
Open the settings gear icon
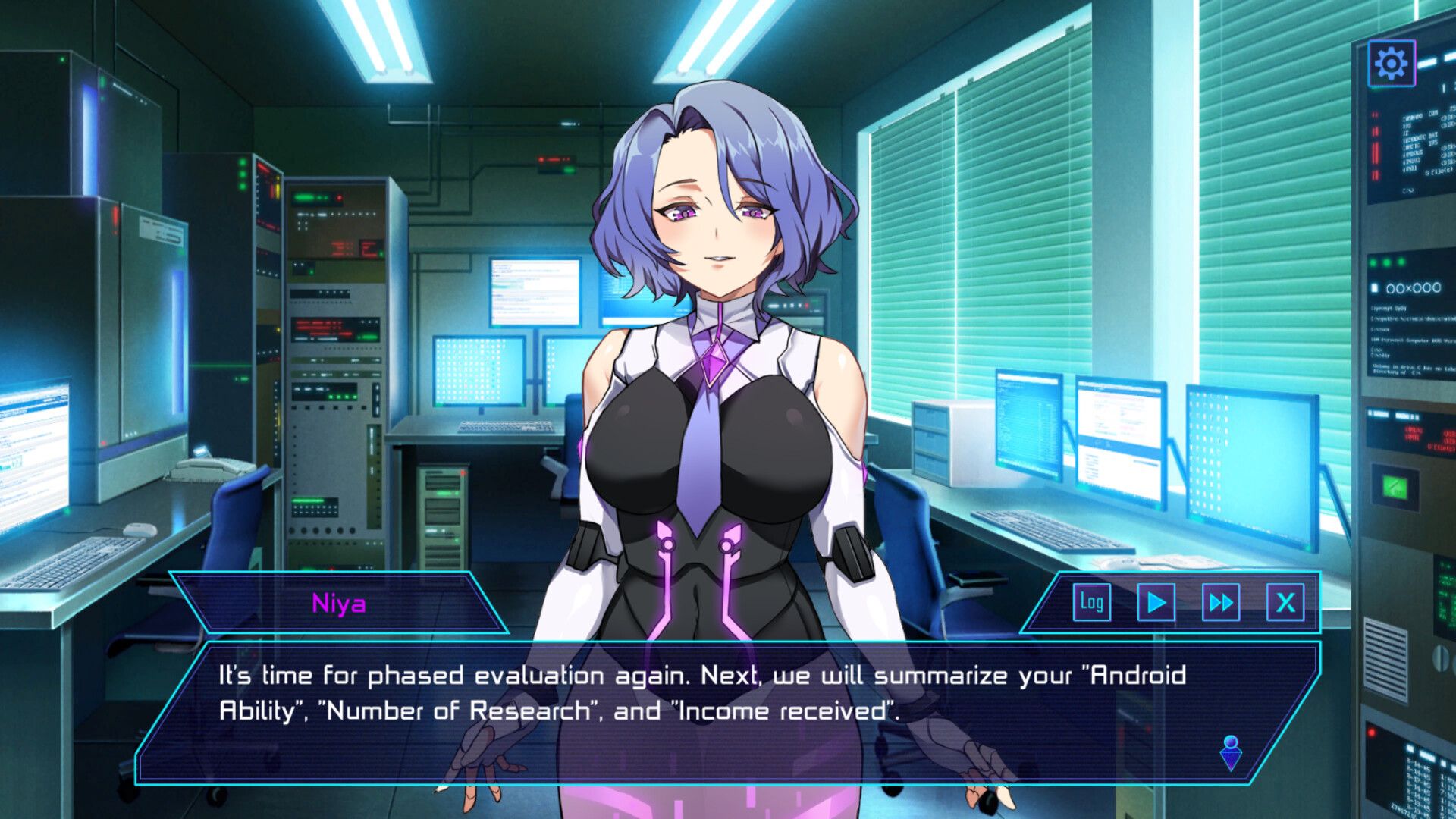click(1391, 64)
